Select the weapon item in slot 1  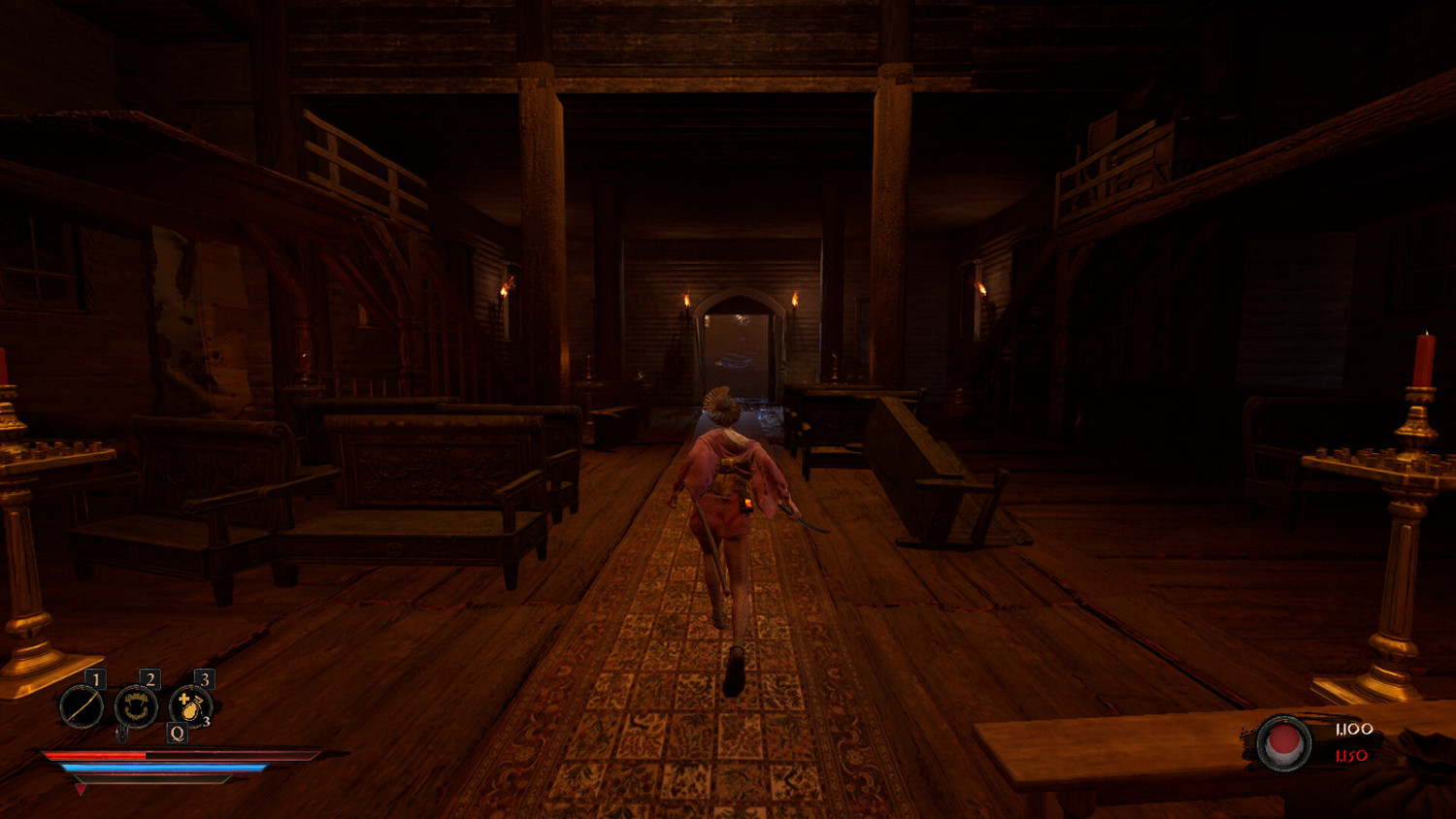(83, 706)
